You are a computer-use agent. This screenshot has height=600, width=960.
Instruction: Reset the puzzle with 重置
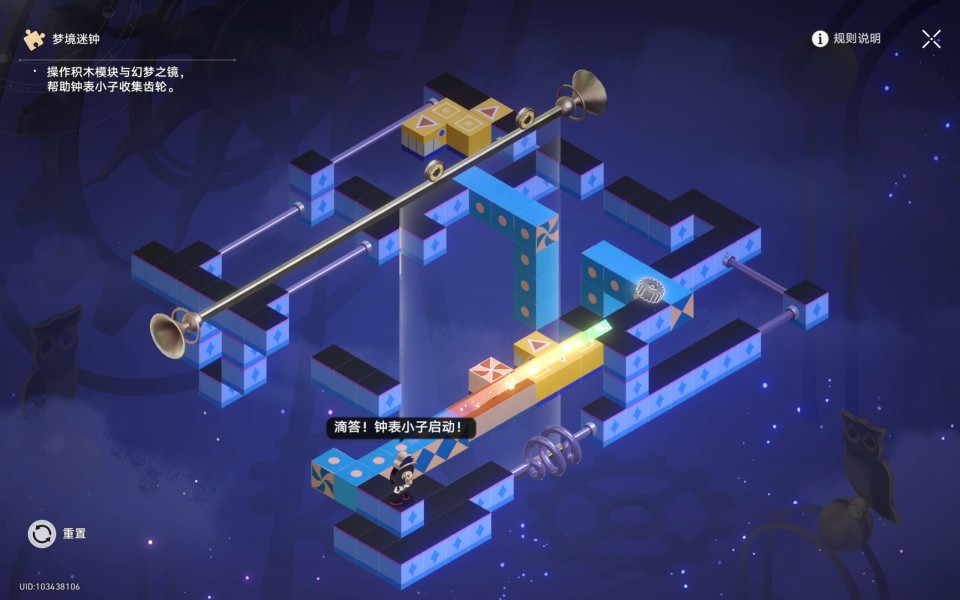click(x=43, y=534)
